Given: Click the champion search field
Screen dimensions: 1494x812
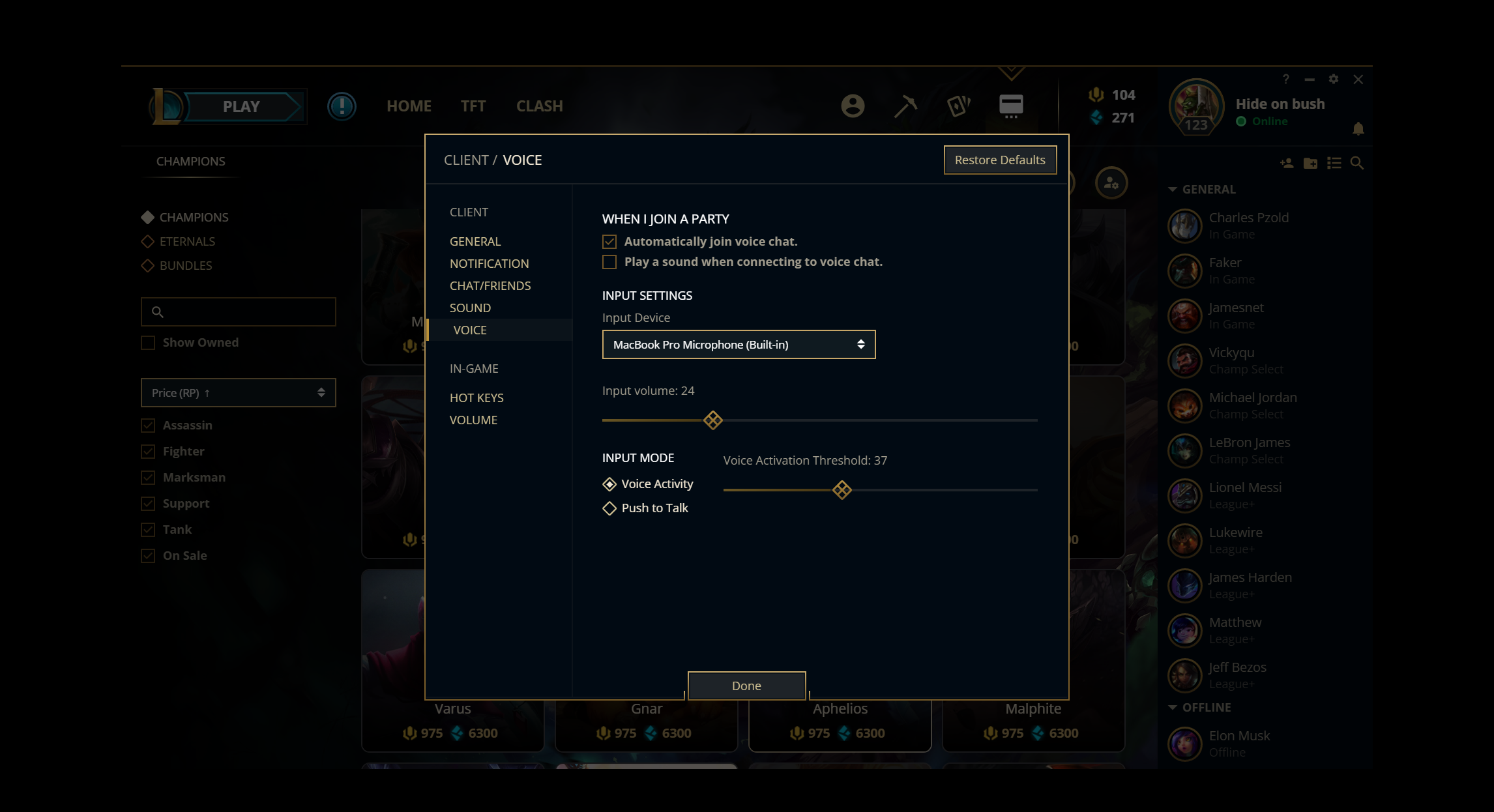Looking at the screenshot, I should pos(238,312).
